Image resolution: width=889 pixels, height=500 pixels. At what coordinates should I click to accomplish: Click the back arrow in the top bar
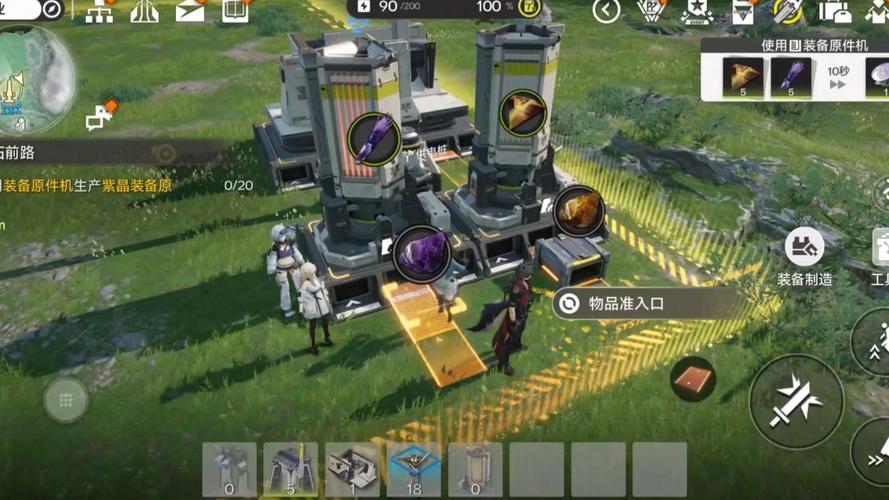click(606, 11)
